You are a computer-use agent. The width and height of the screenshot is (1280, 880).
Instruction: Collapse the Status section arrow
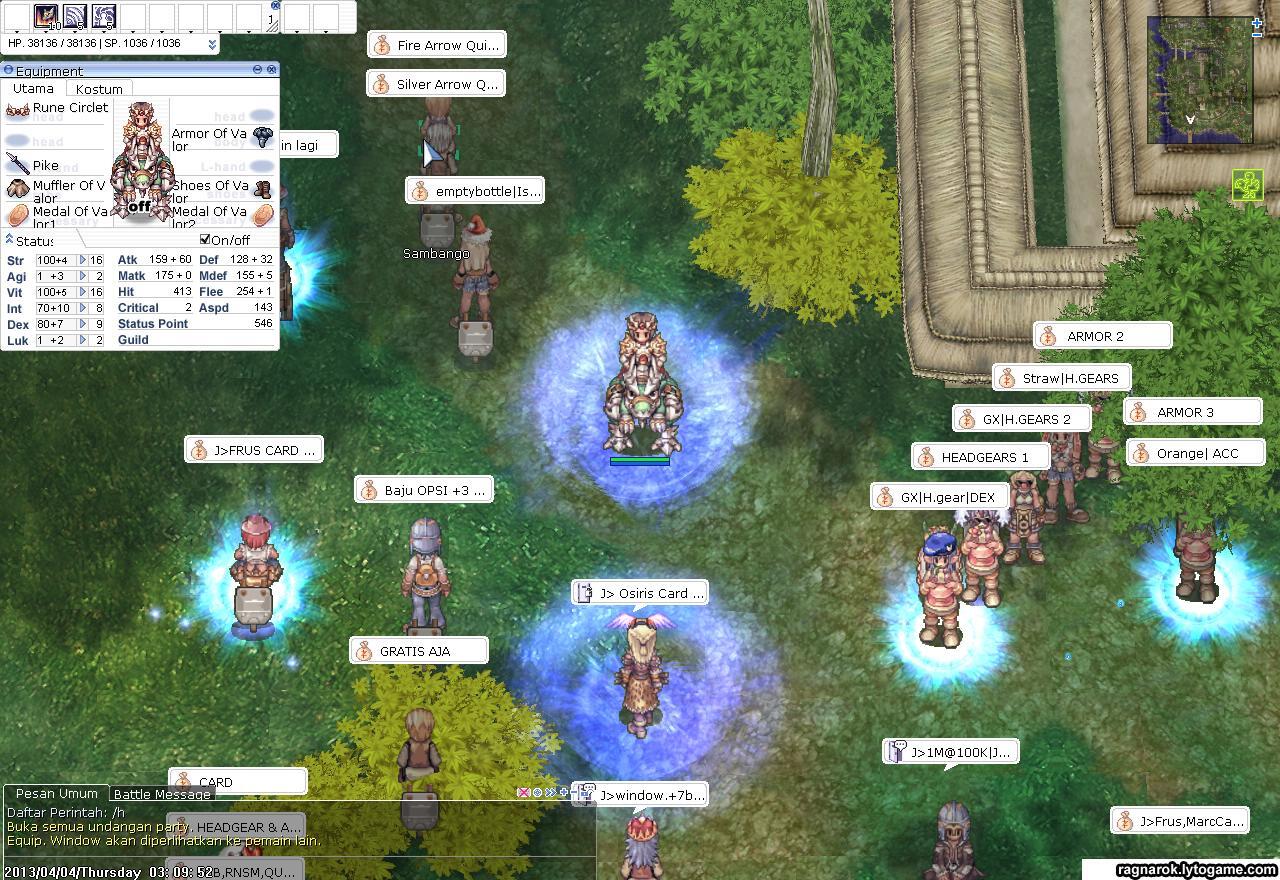(9, 240)
